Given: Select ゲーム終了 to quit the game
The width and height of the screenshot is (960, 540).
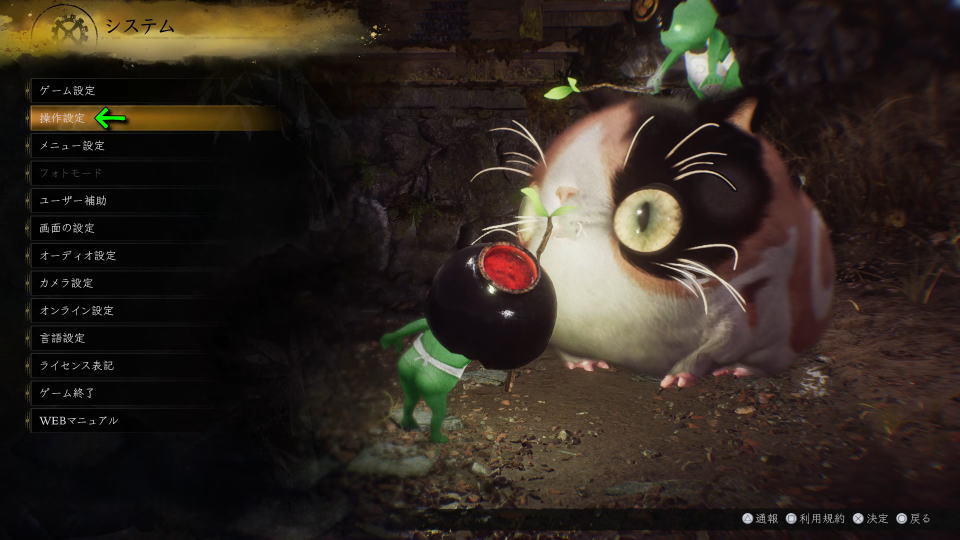Looking at the screenshot, I should click(68, 393).
